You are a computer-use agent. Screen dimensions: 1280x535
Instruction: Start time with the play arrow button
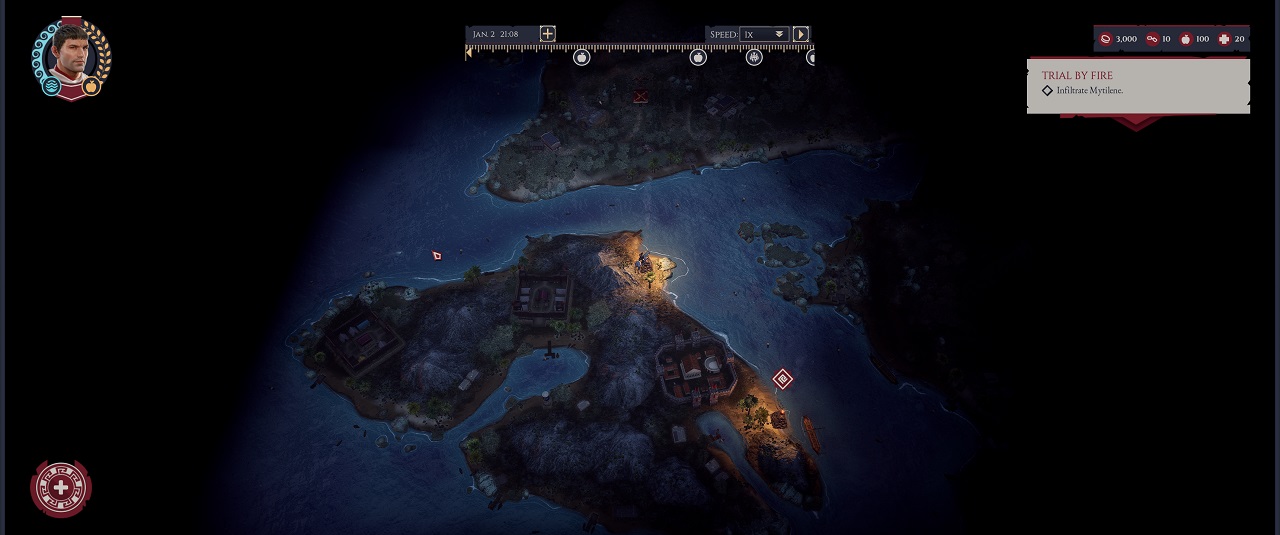[x=801, y=34]
